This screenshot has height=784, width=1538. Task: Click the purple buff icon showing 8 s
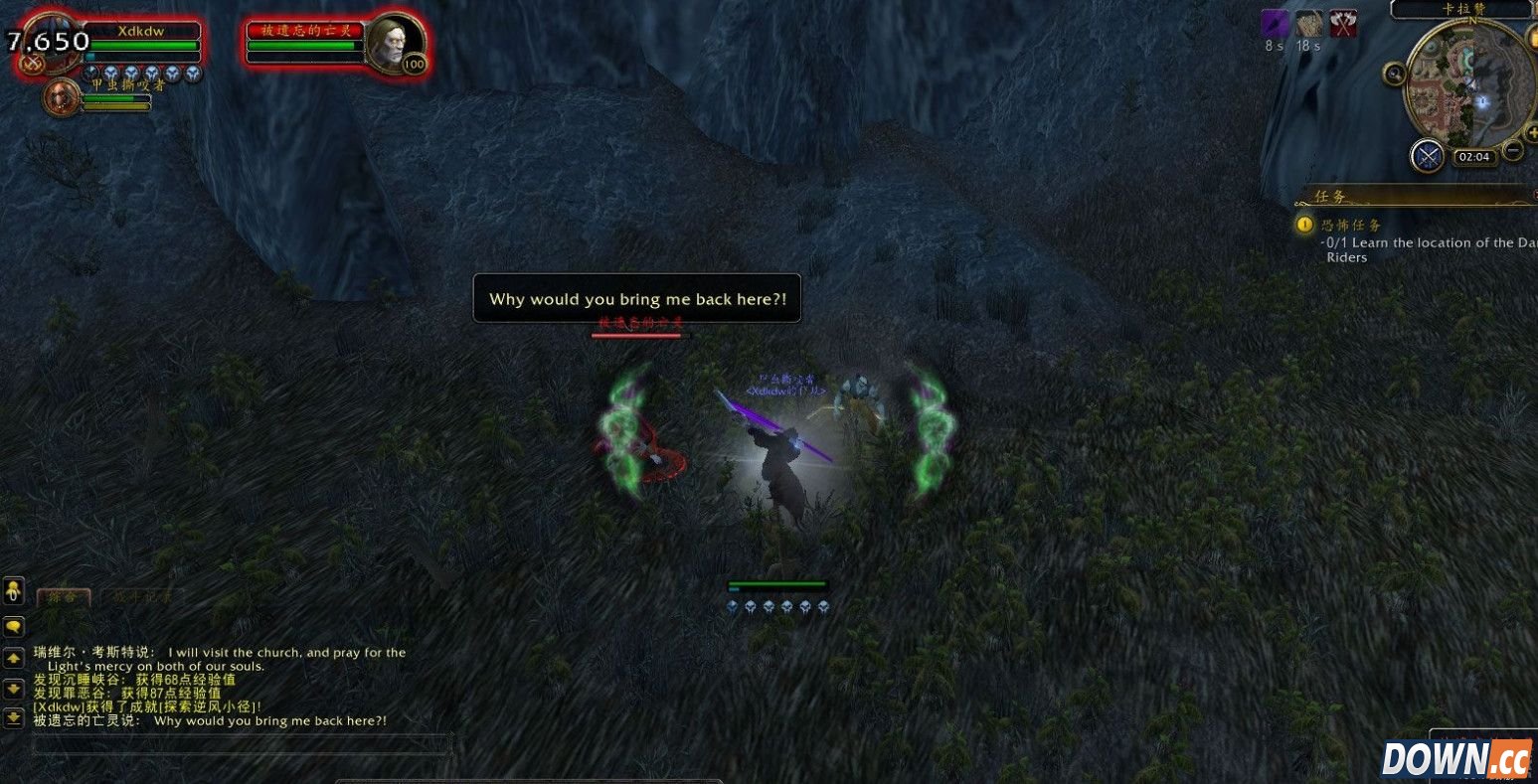[1275, 24]
